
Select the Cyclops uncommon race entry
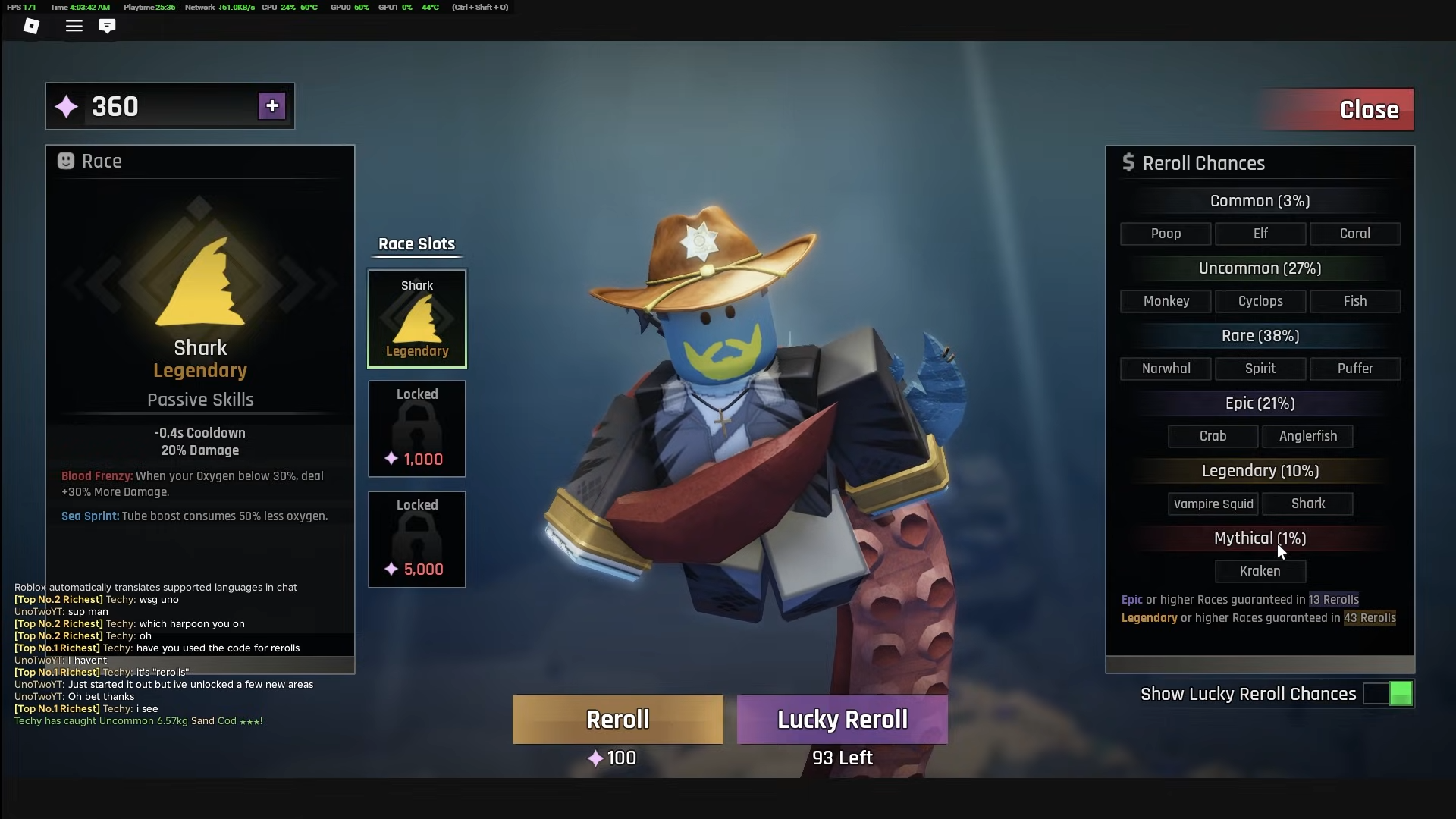[x=1260, y=301]
